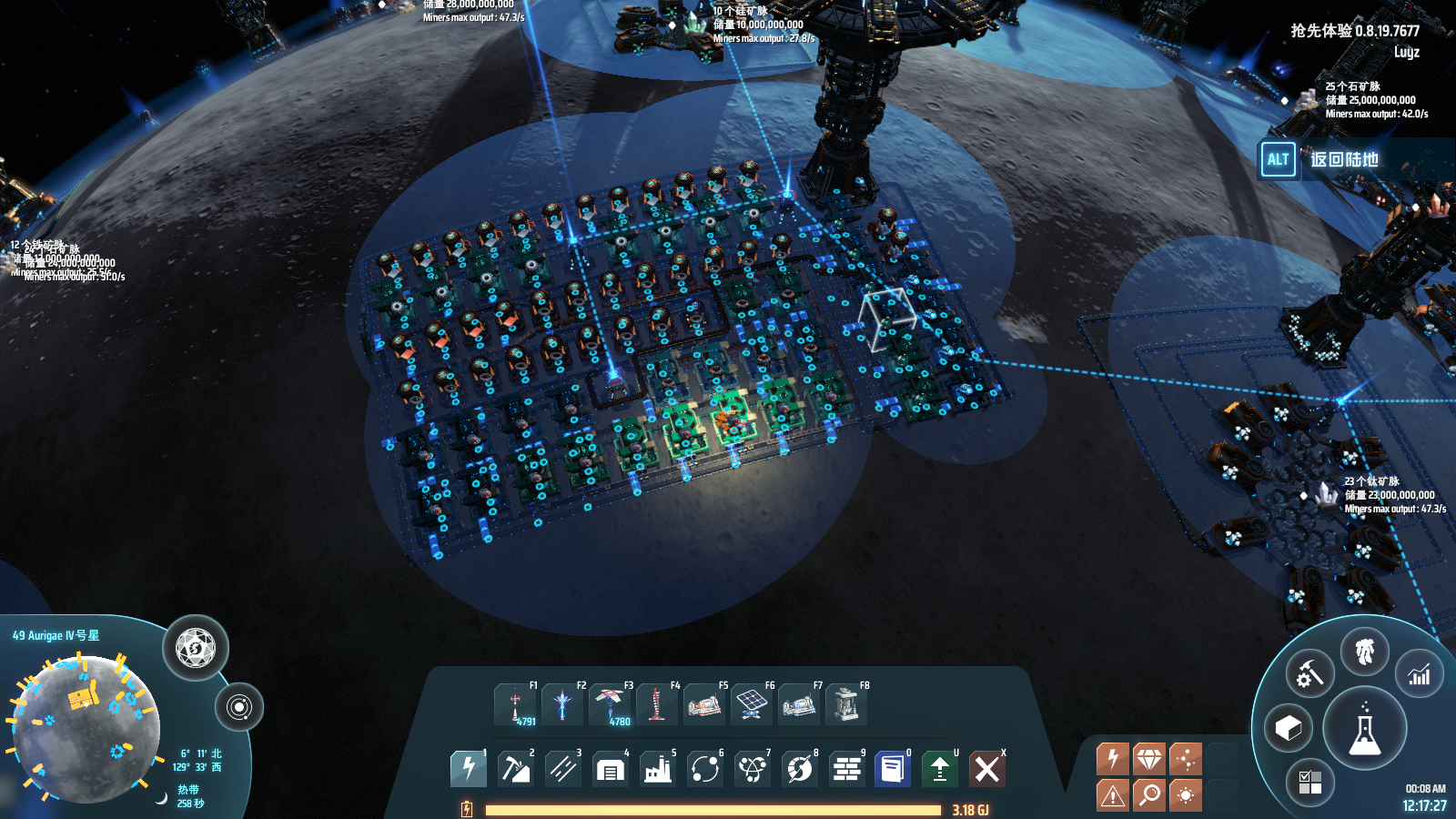1456x819 pixels.
Task: Select the Tesla tower build slot
Action: pos(515,705)
